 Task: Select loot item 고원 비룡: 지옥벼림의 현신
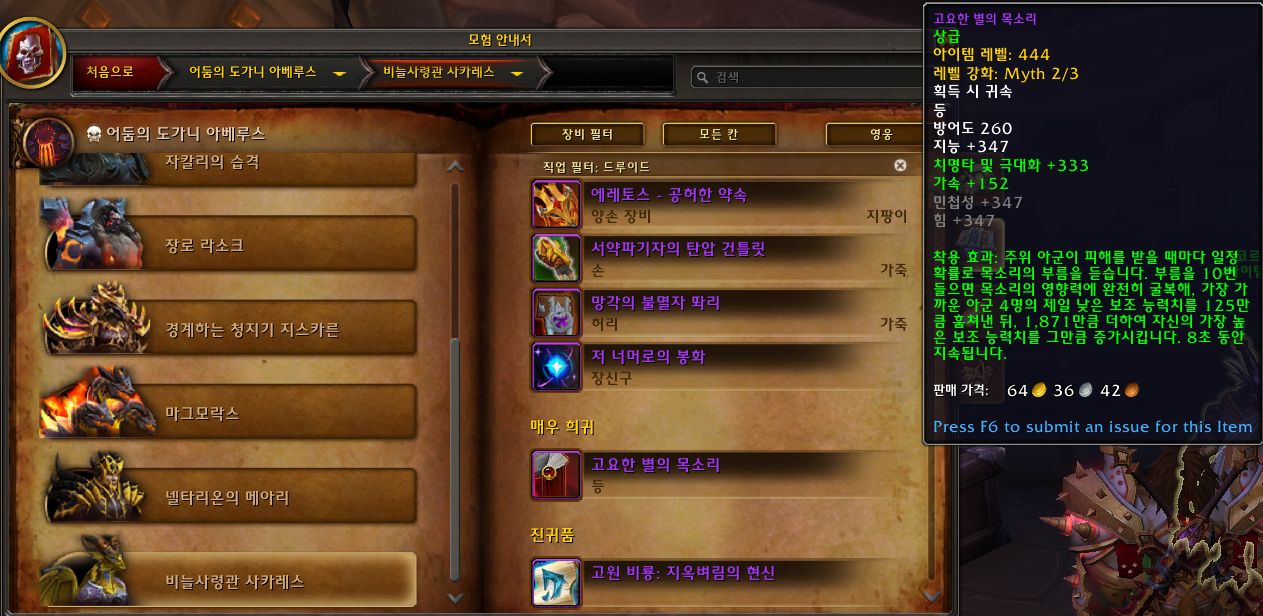pos(720,582)
